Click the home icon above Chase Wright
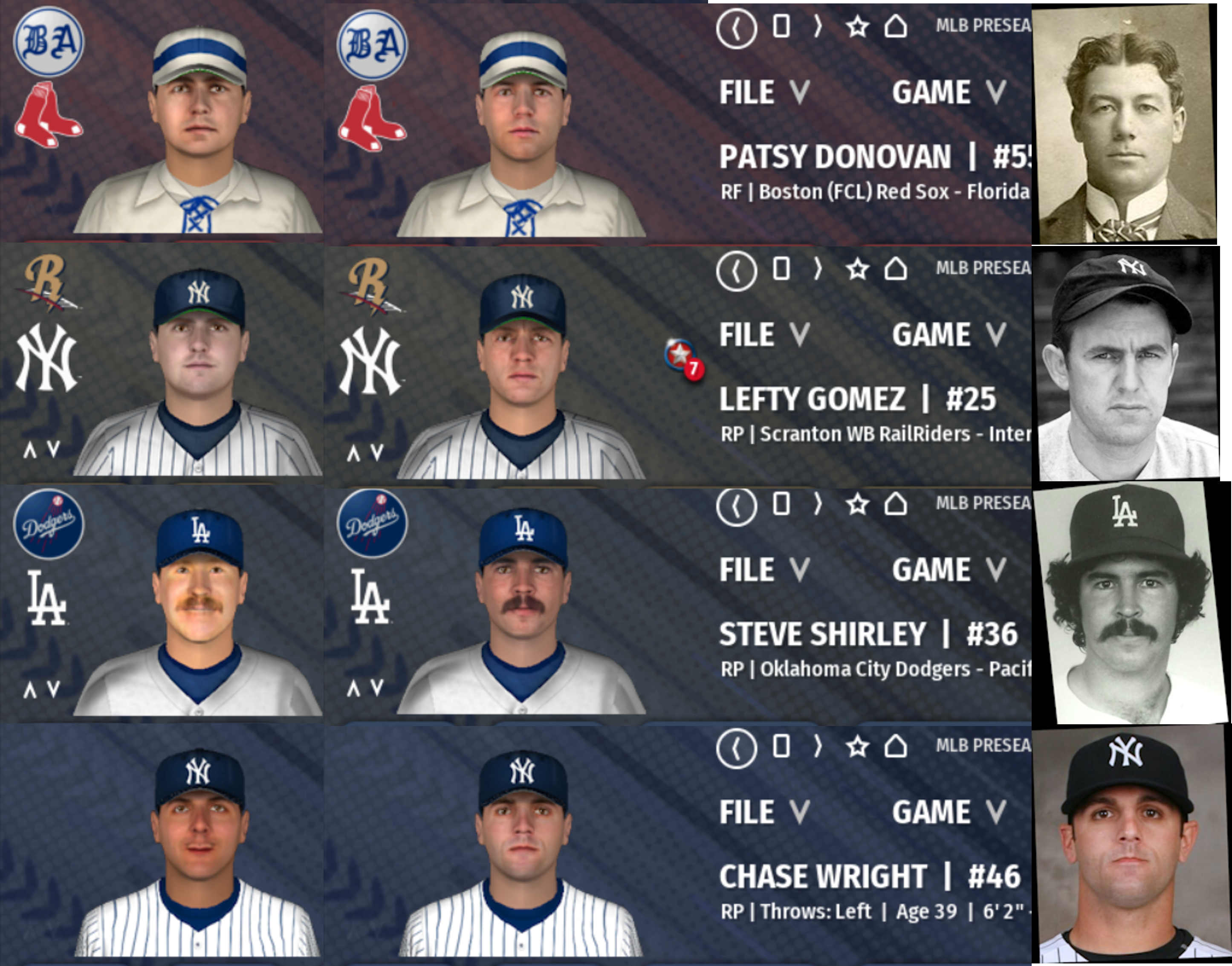Image resolution: width=1232 pixels, height=966 pixels. (x=895, y=746)
